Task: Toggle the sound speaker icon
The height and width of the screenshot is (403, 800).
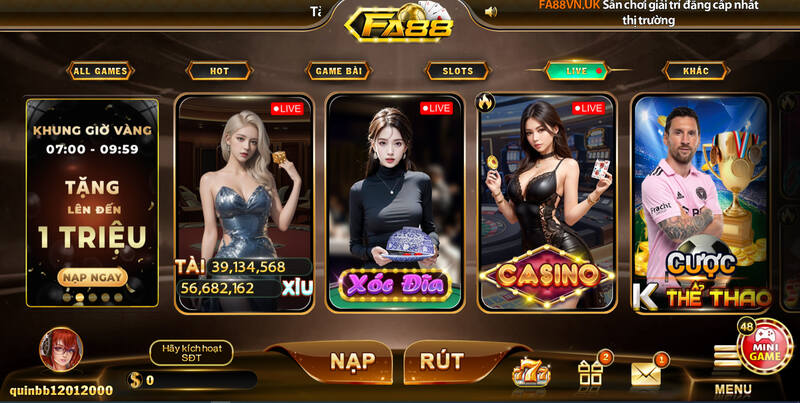Action: [x=490, y=12]
